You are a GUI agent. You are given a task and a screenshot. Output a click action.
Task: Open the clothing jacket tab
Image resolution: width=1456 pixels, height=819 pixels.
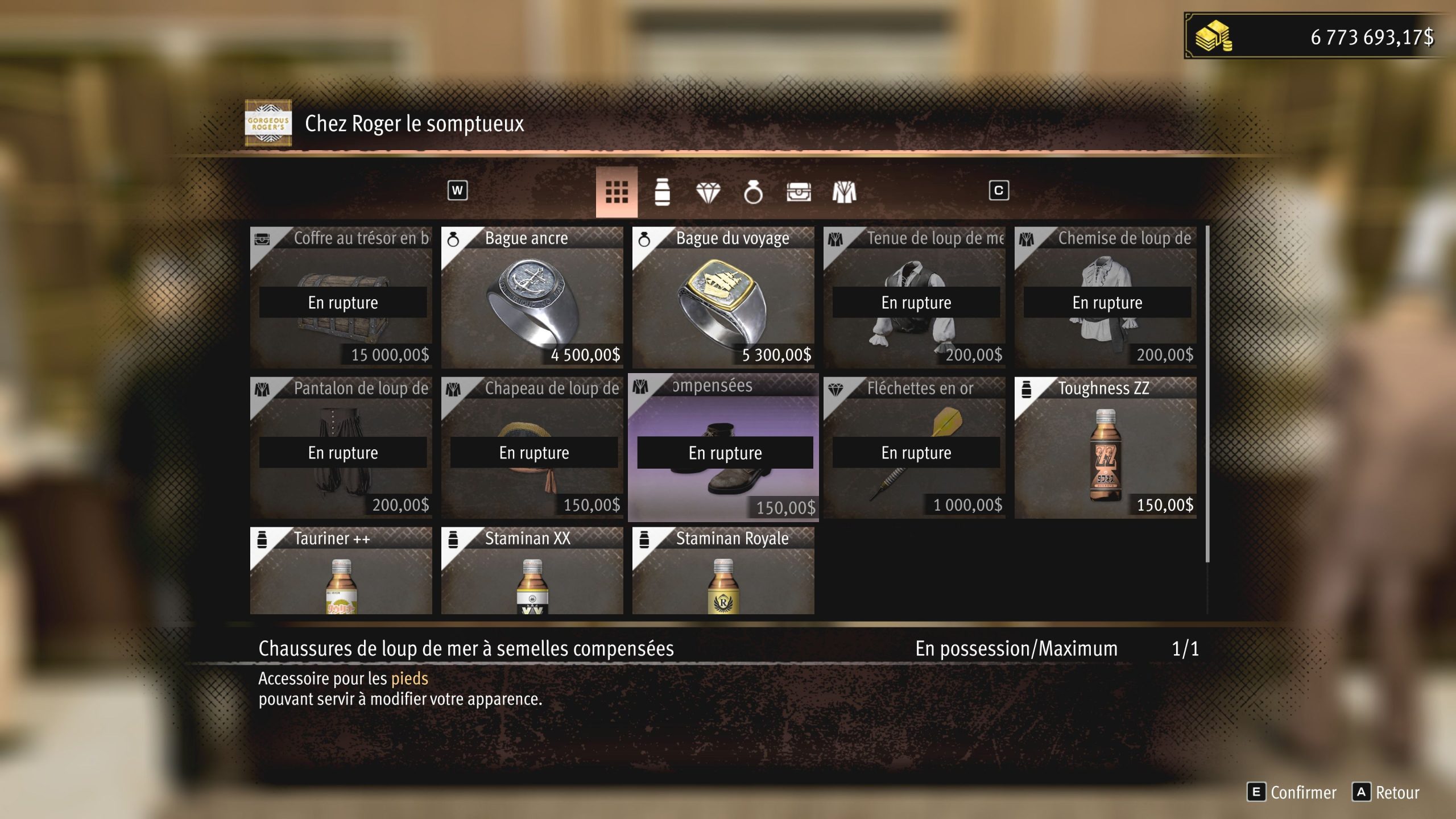(x=844, y=193)
